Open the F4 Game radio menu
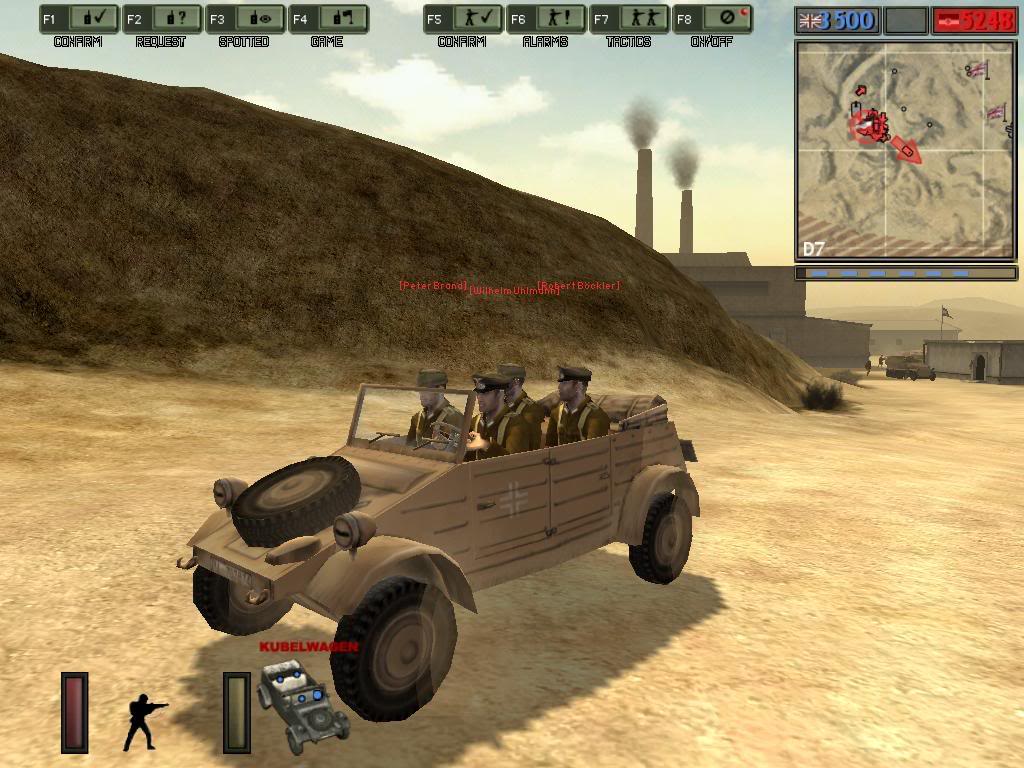1024x768 pixels. tap(327, 18)
